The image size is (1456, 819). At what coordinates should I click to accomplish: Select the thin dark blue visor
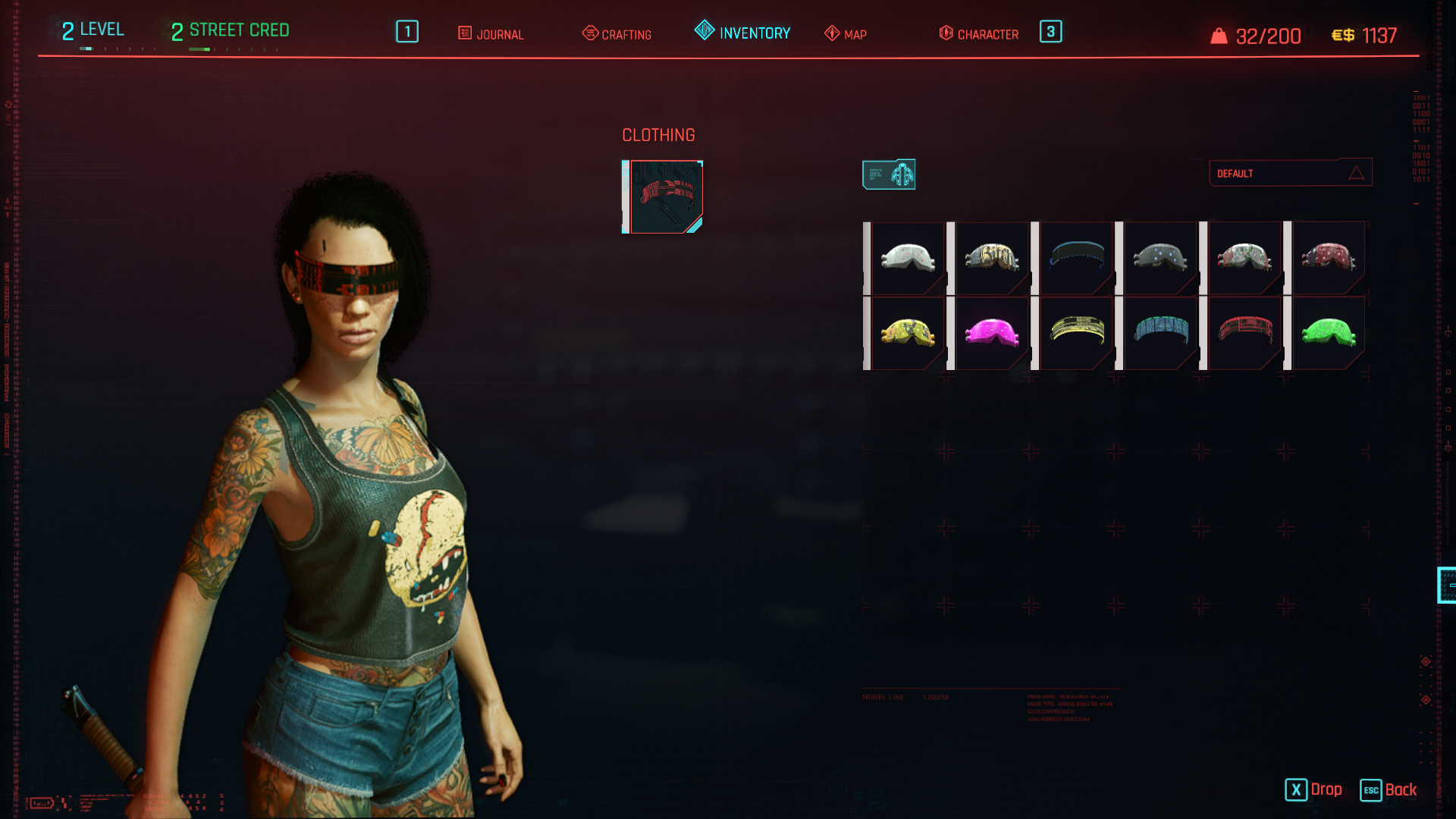[x=1076, y=256]
